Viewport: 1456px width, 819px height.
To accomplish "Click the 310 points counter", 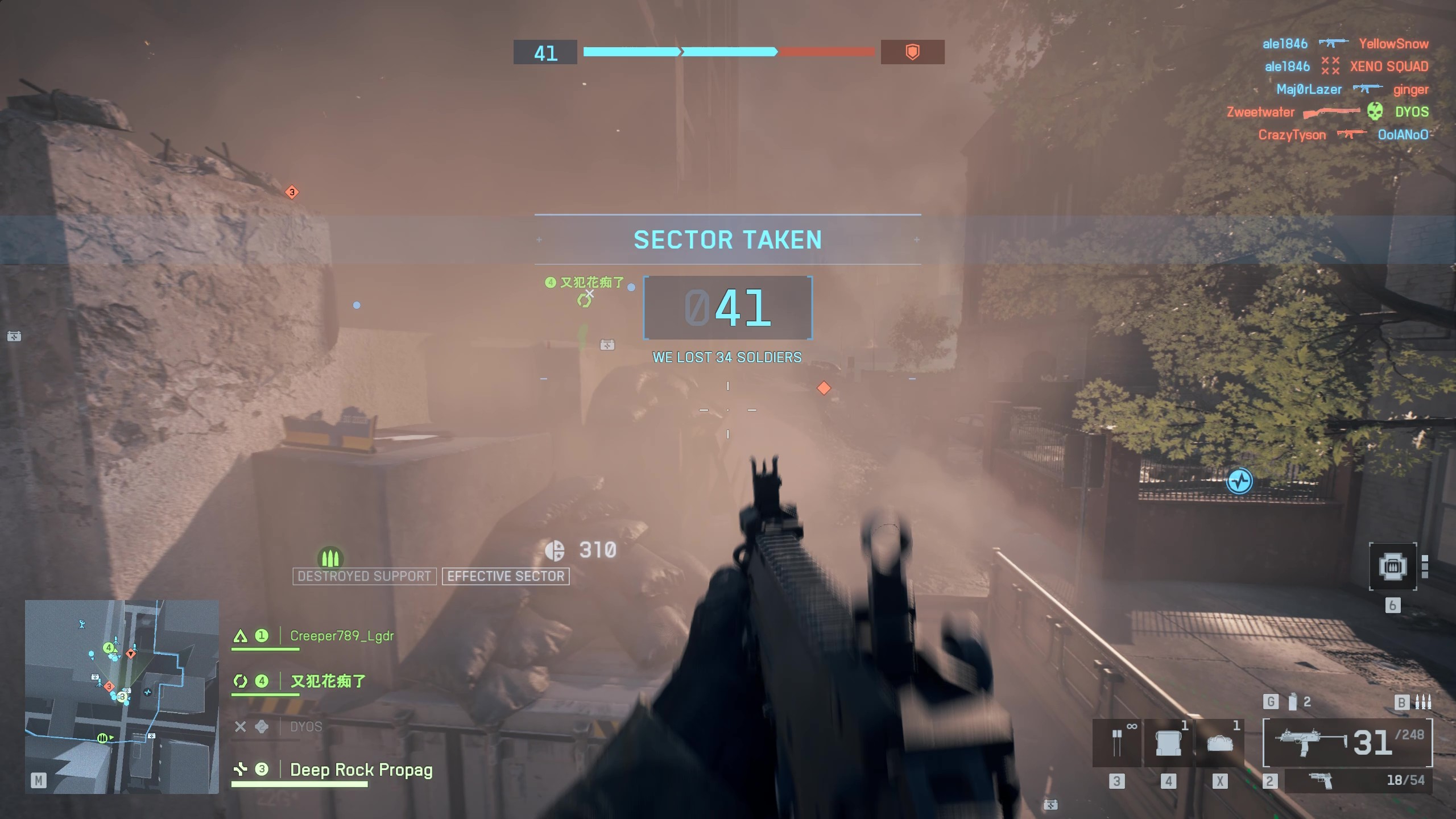I will coord(596,549).
